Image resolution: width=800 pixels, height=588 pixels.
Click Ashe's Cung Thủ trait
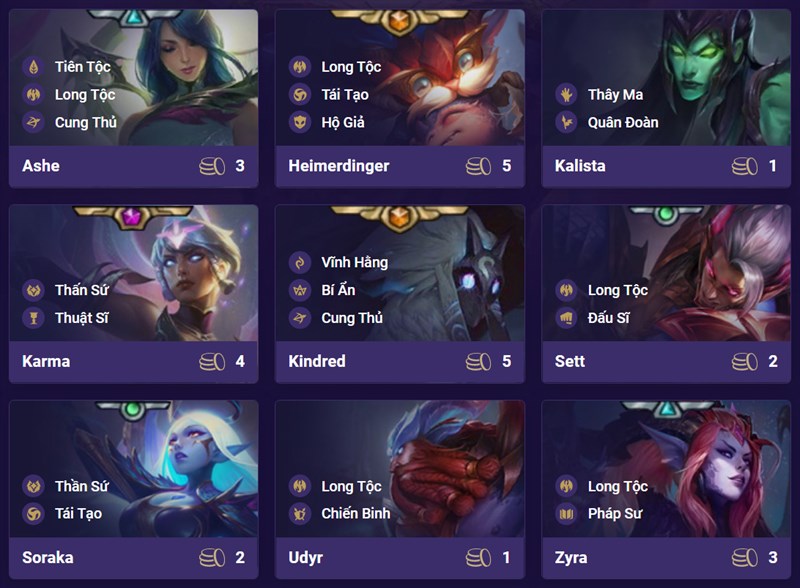[85, 123]
